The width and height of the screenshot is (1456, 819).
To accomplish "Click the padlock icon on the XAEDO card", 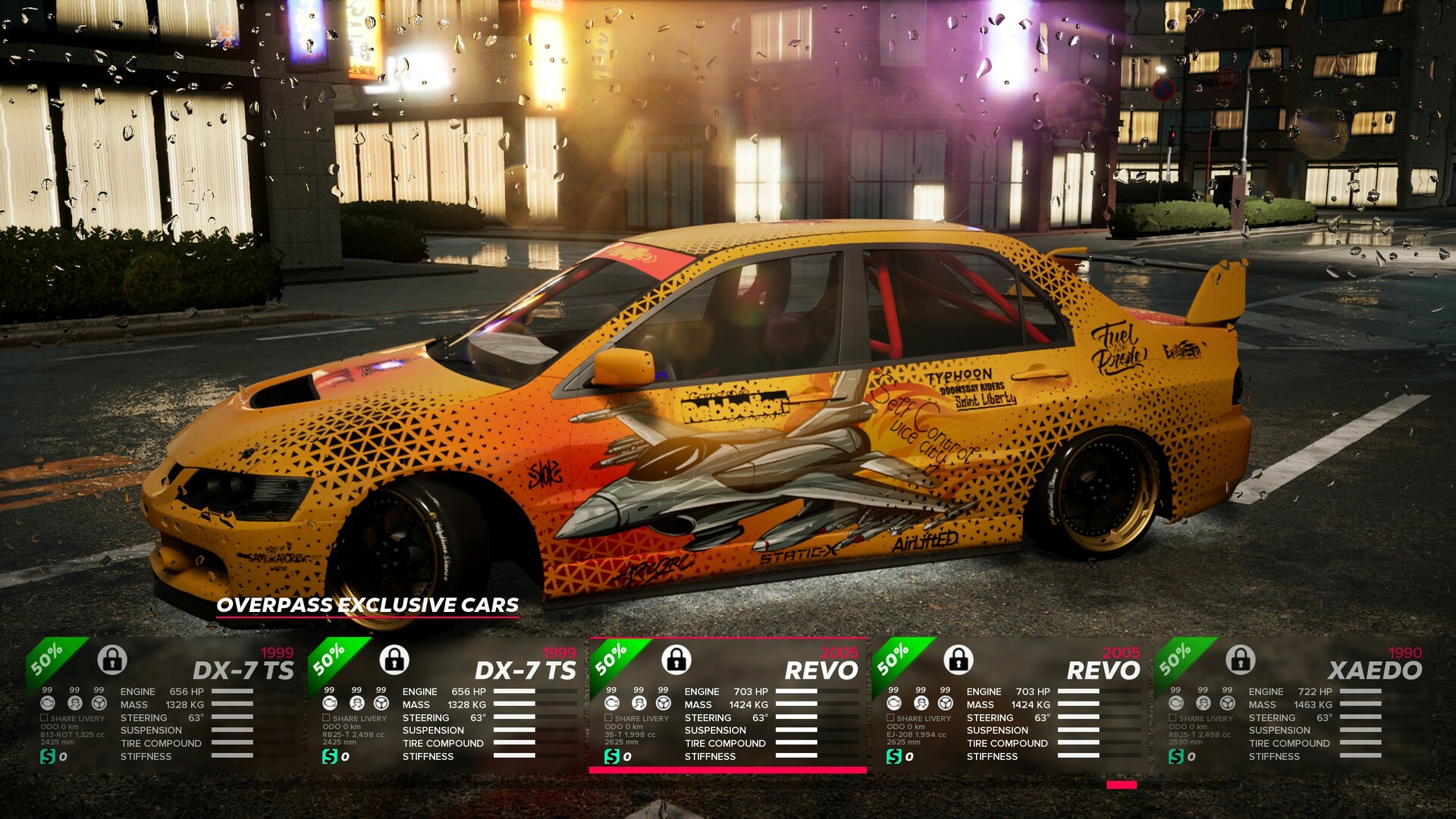I will click(1241, 660).
